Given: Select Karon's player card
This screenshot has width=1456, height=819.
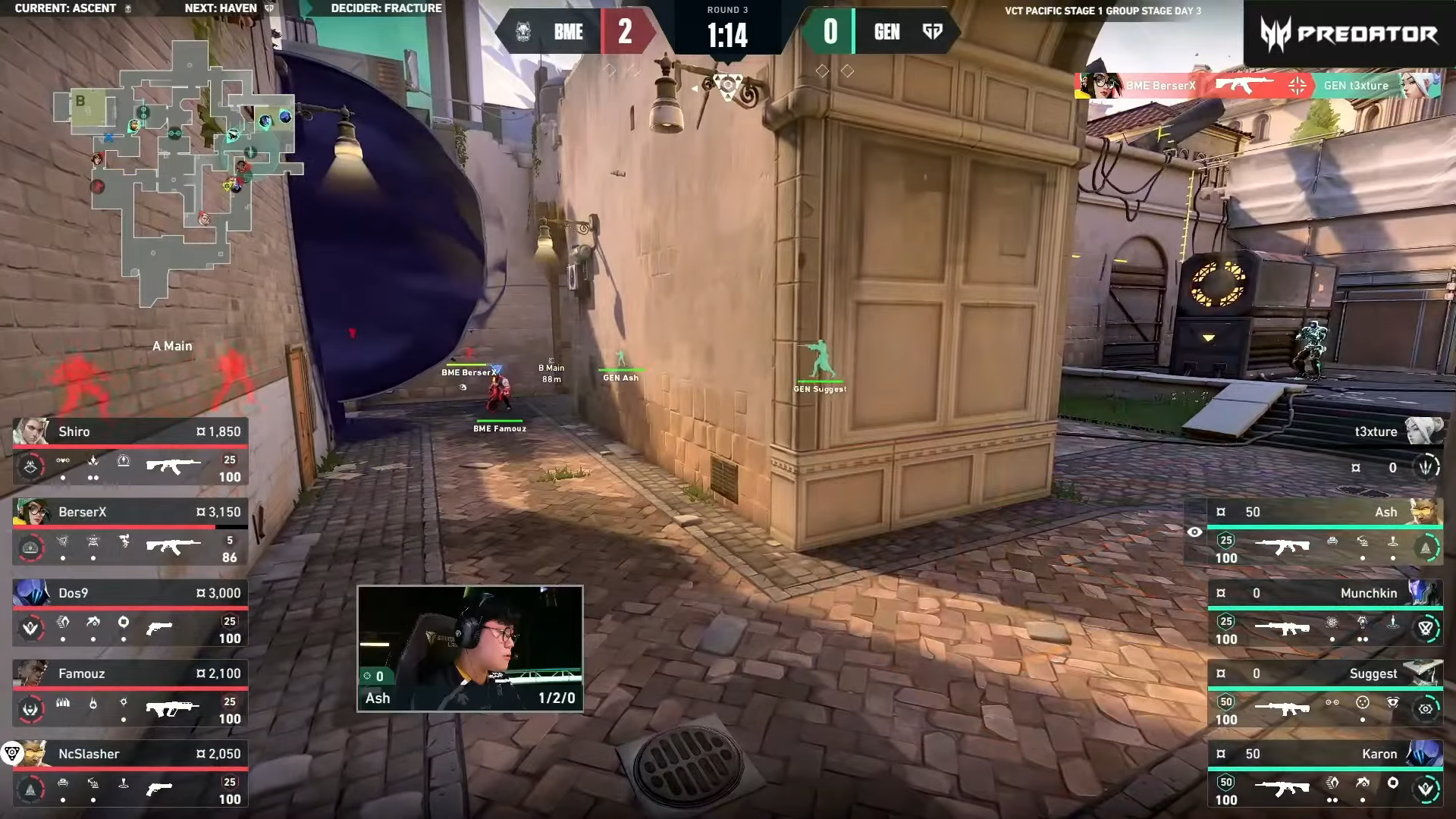Looking at the screenshot, I should pyautogui.click(x=1324, y=774).
